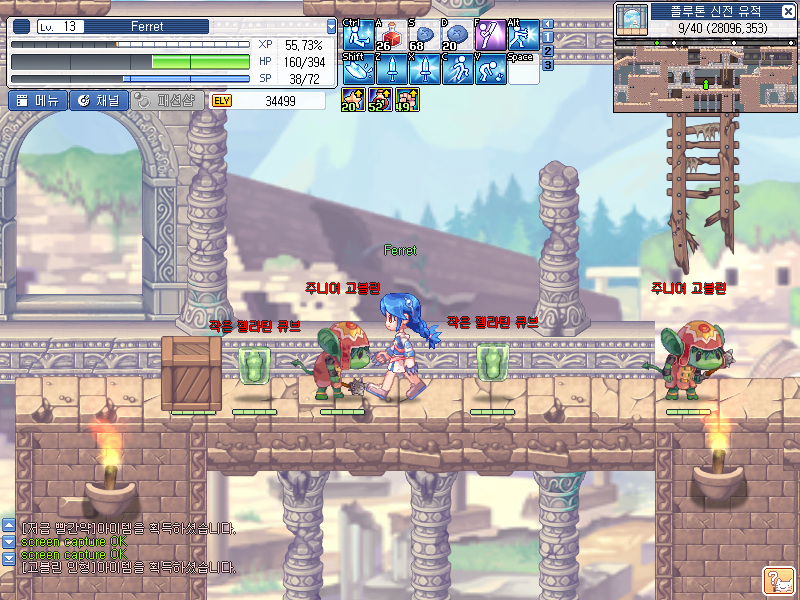Open the cat help button
The image size is (800, 600).
[x=778, y=580]
